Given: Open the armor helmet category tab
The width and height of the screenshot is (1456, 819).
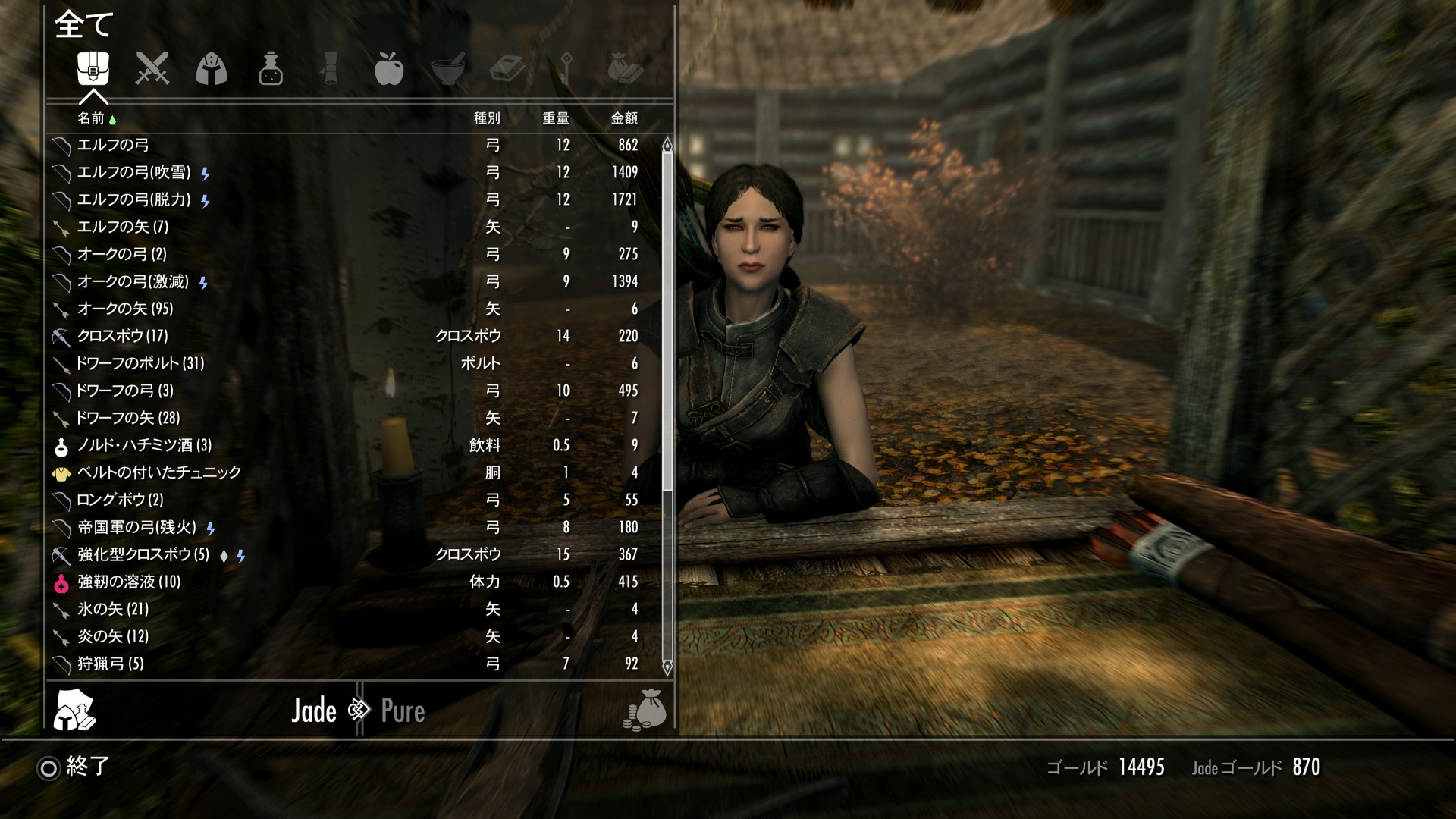Looking at the screenshot, I should click(212, 69).
